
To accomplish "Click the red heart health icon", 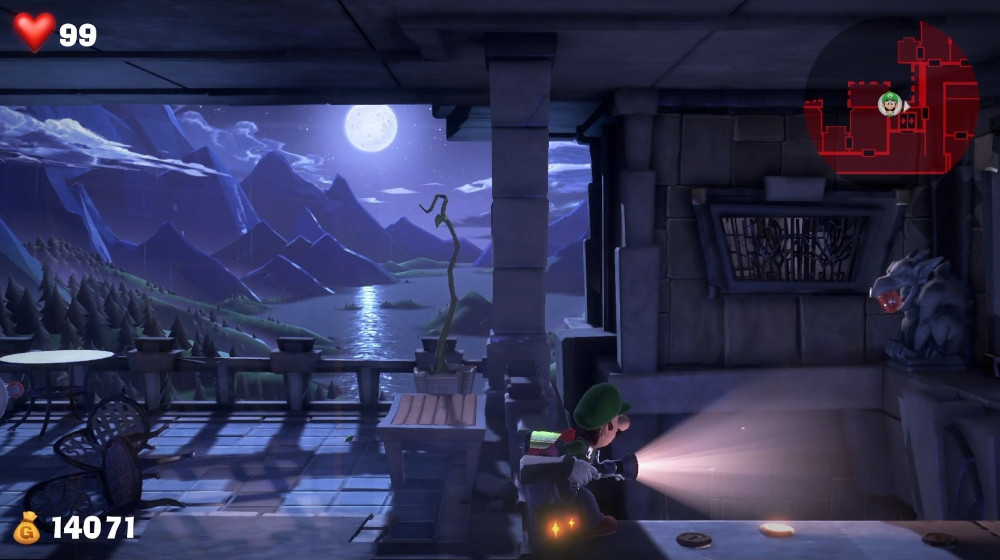I will 33,31.
